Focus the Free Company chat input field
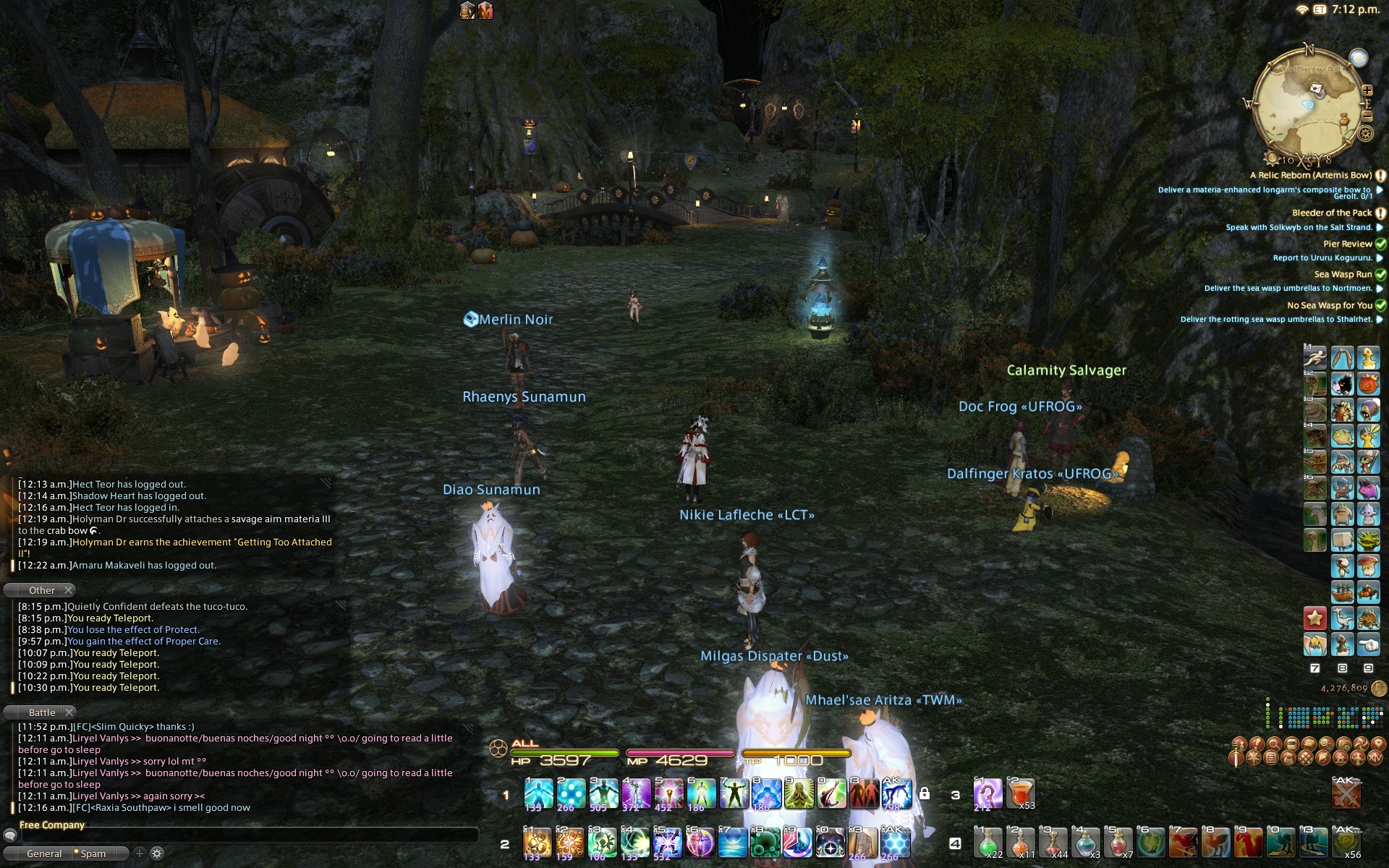The width and height of the screenshot is (1389, 868). (250, 836)
